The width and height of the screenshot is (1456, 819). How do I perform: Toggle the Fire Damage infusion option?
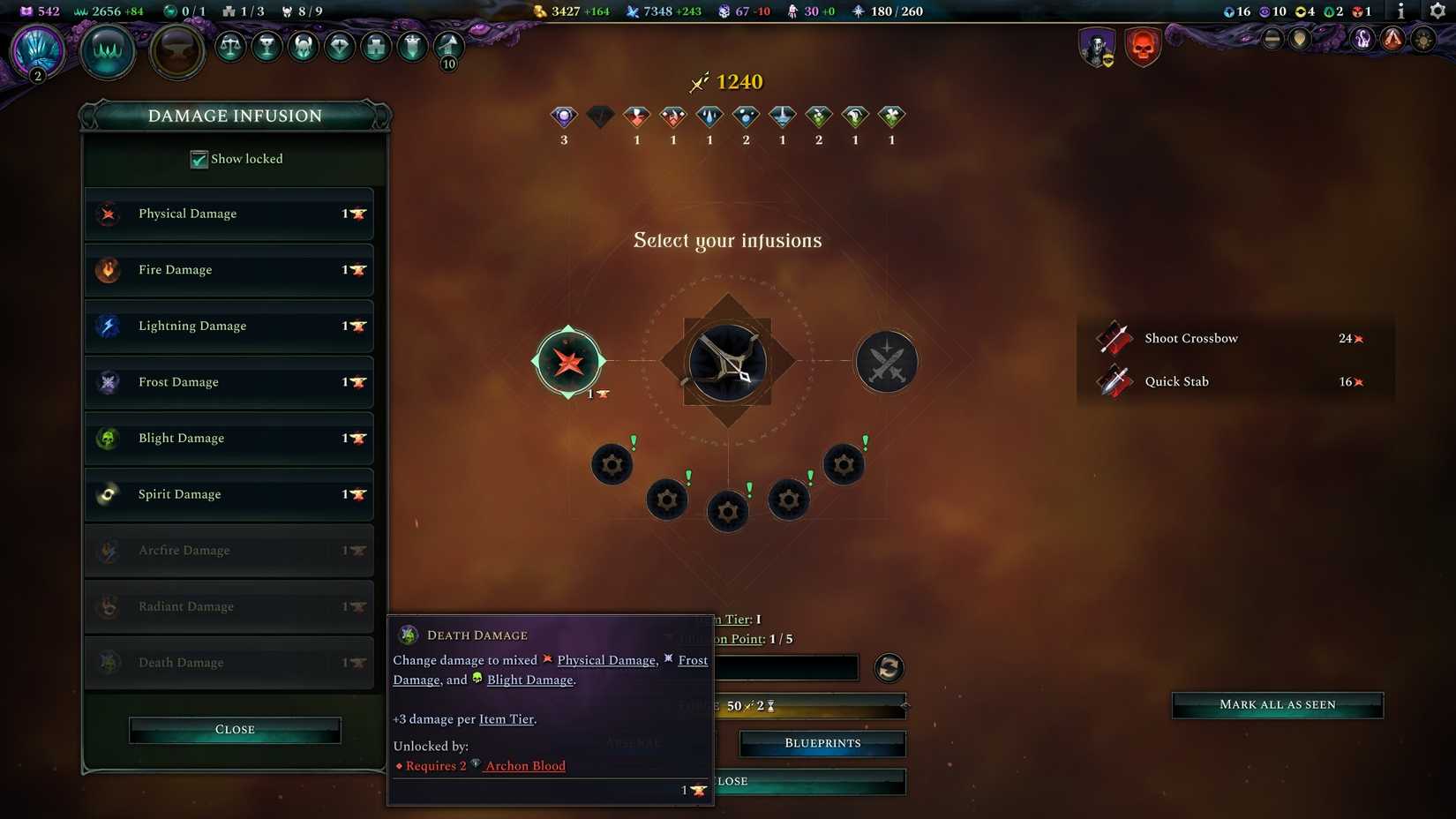pos(229,270)
